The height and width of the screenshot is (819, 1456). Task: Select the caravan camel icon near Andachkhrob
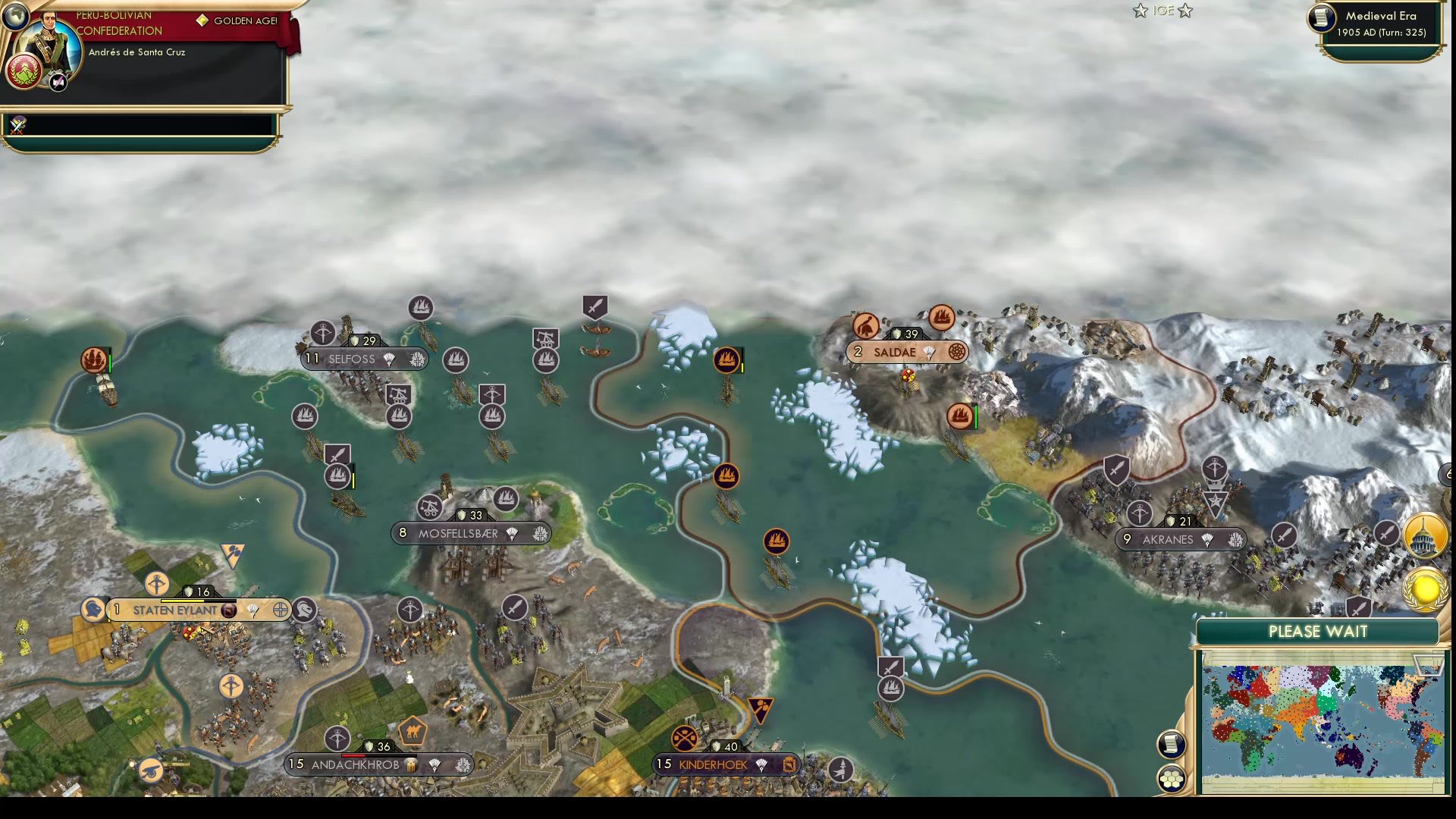pyautogui.click(x=413, y=732)
